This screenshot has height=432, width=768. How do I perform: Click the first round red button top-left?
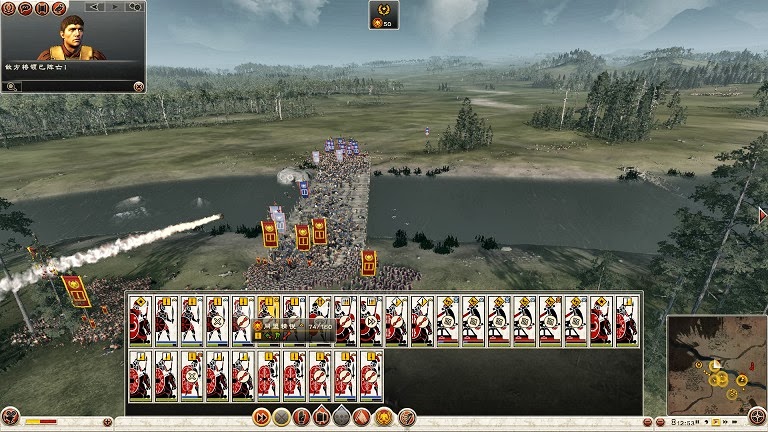10,8
